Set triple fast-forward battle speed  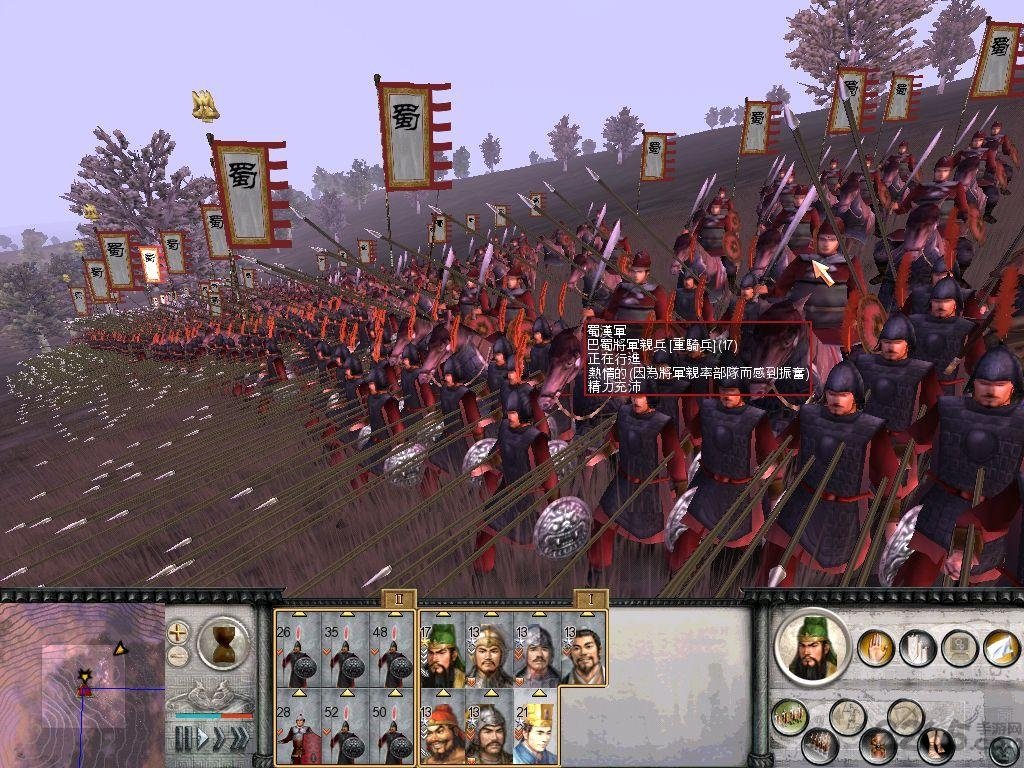pyautogui.click(x=239, y=739)
